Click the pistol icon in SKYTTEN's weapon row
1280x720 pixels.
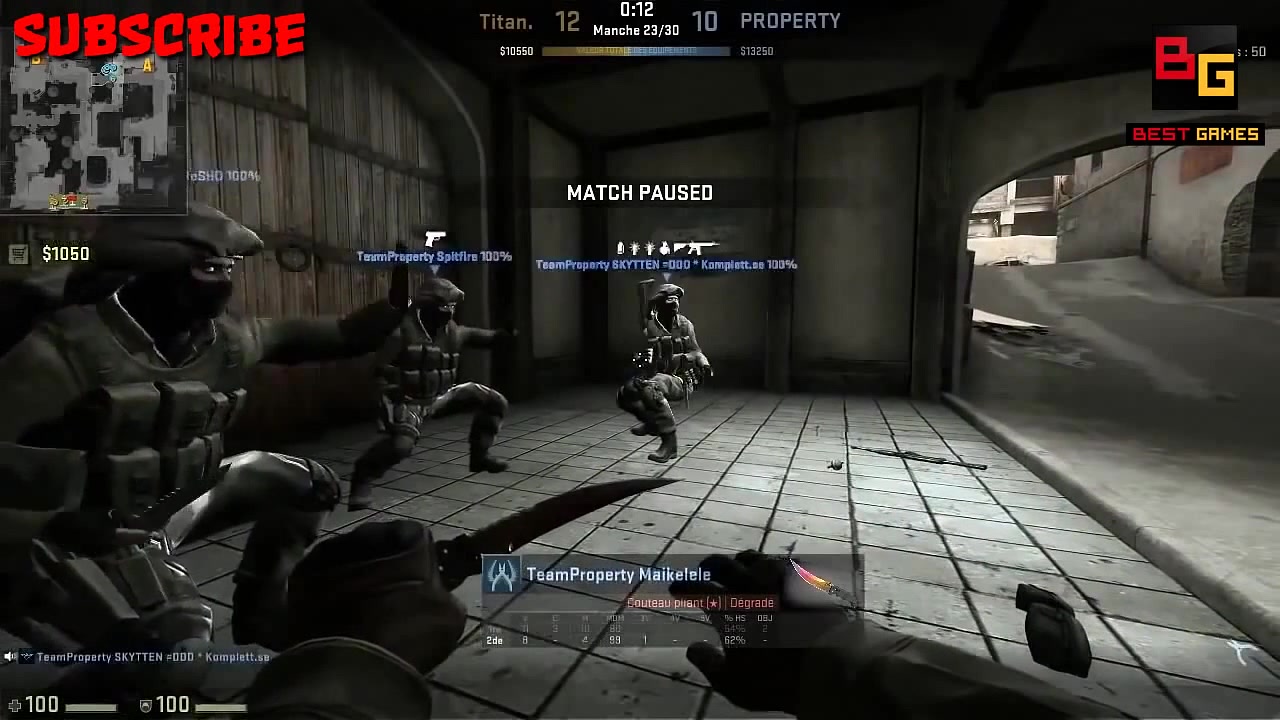coord(680,246)
